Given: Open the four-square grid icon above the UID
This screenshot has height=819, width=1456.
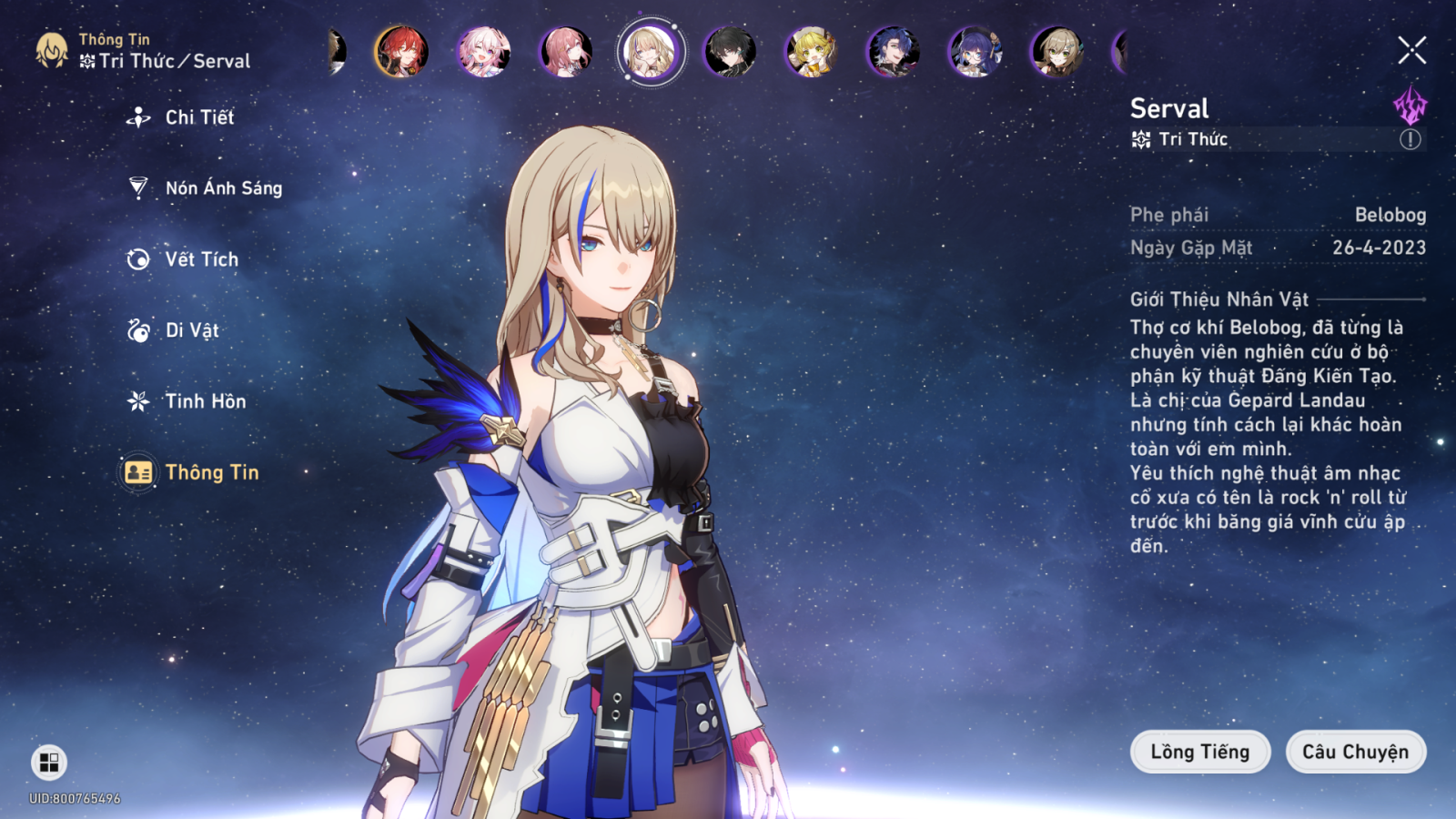Looking at the screenshot, I should (49, 762).
